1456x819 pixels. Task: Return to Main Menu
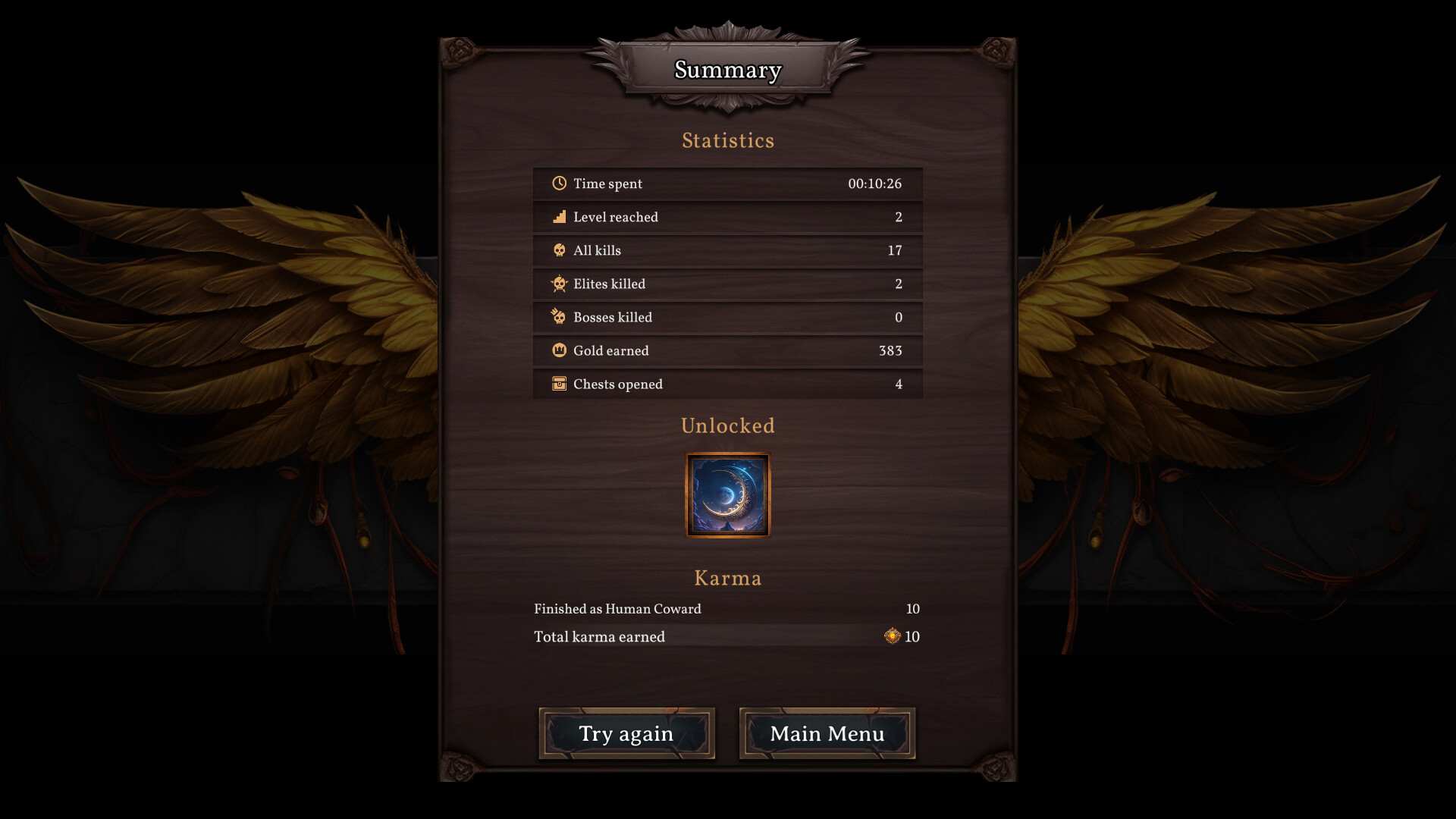point(826,733)
